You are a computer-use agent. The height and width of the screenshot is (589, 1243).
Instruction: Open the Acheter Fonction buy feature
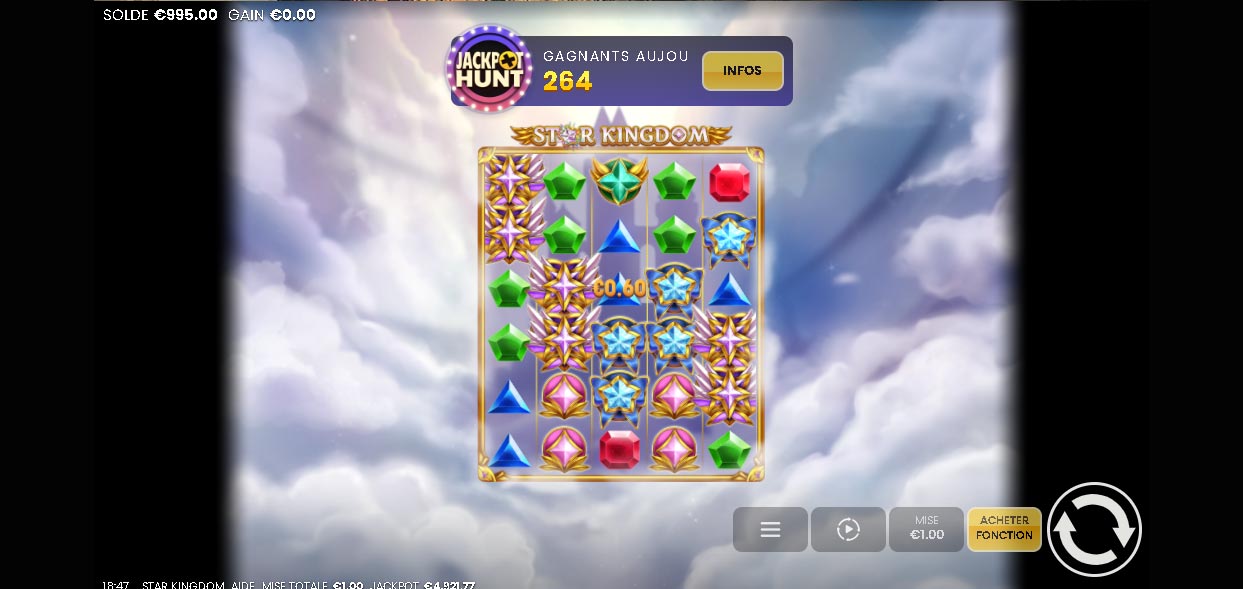[1004, 528]
